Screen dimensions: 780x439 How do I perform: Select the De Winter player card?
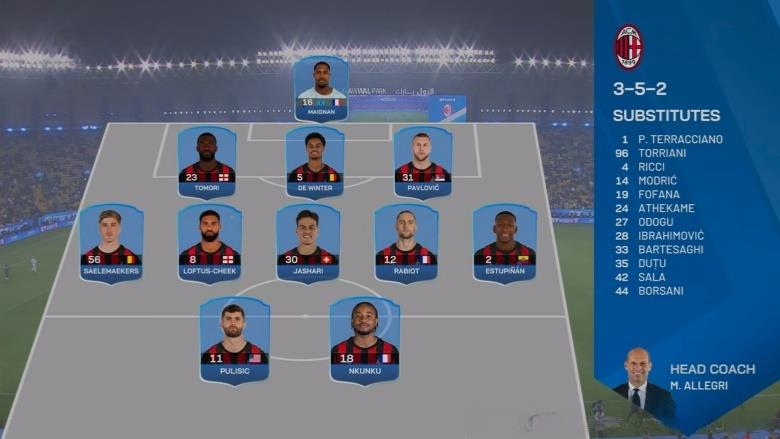click(315, 162)
